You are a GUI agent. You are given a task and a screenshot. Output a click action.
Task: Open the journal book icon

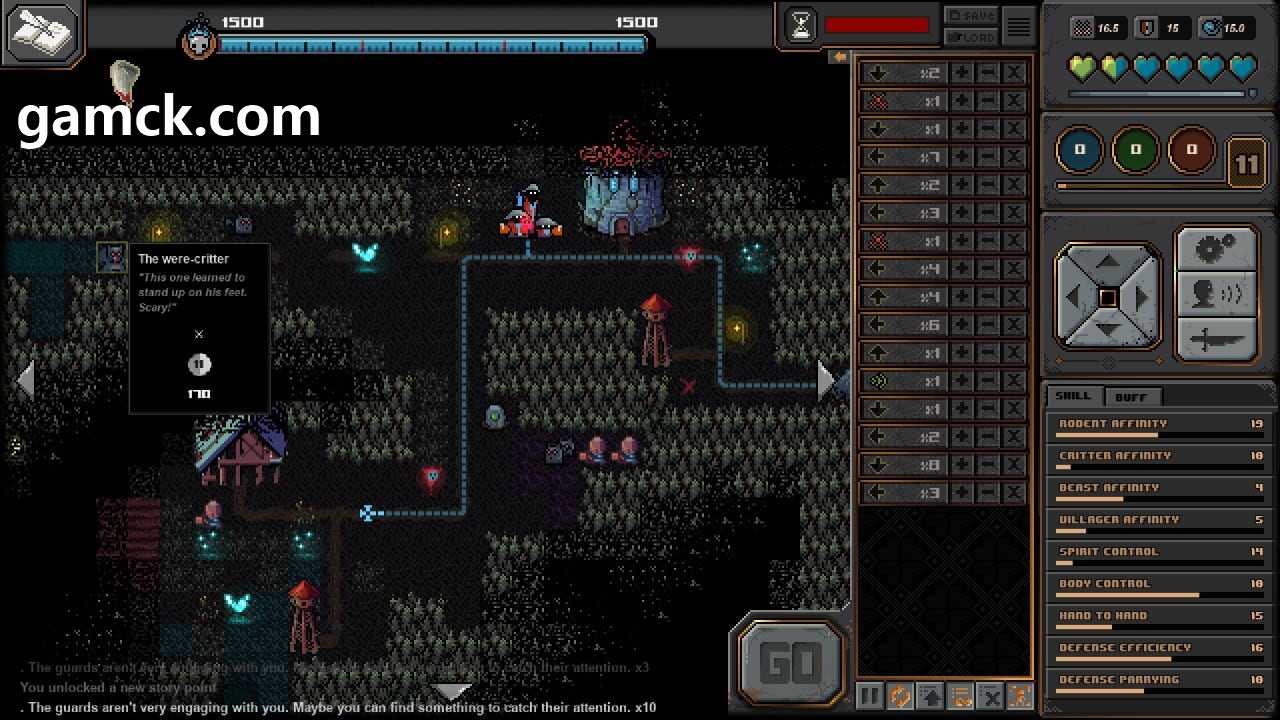tap(42, 32)
